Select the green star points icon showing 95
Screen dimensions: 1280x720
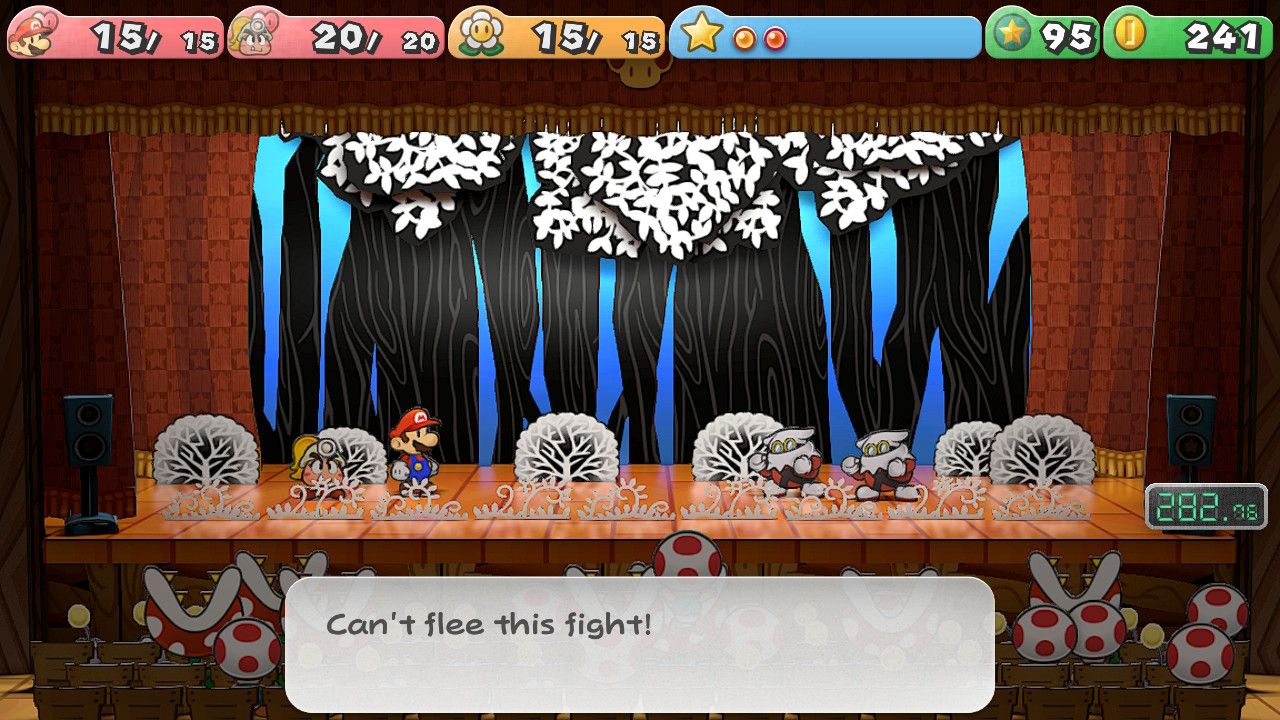1013,35
